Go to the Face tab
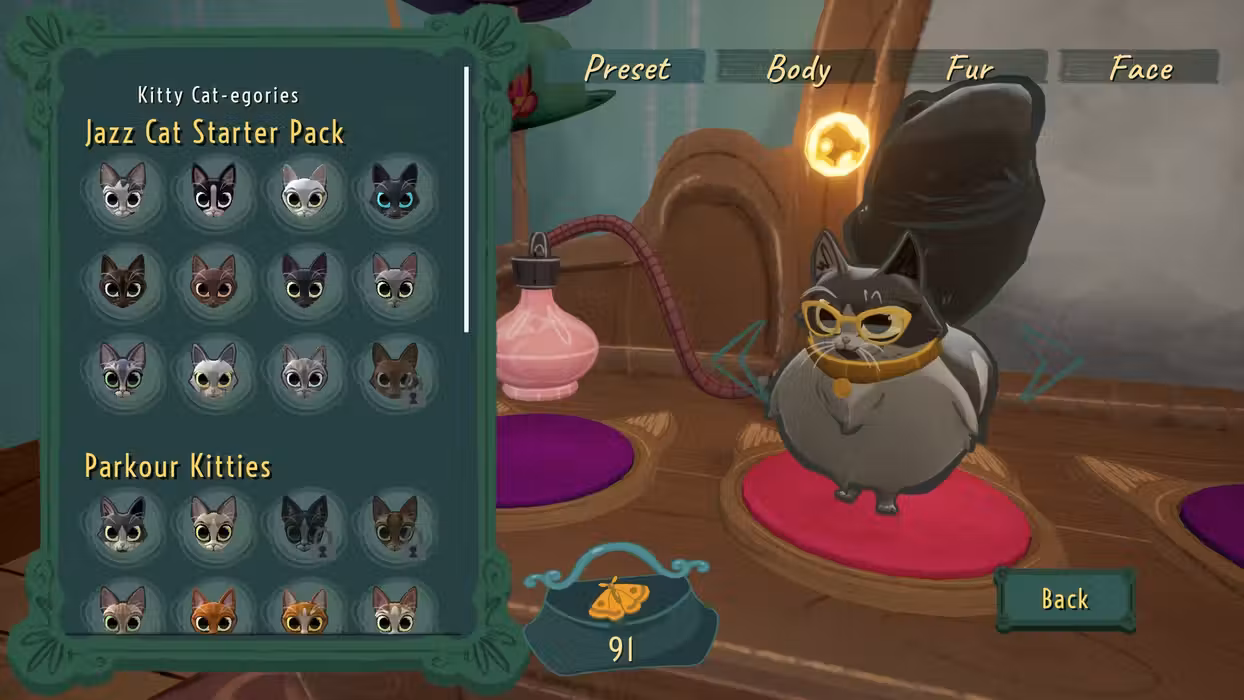Viewport: 1244px width, 700px height. click(x=1140, y=68)
